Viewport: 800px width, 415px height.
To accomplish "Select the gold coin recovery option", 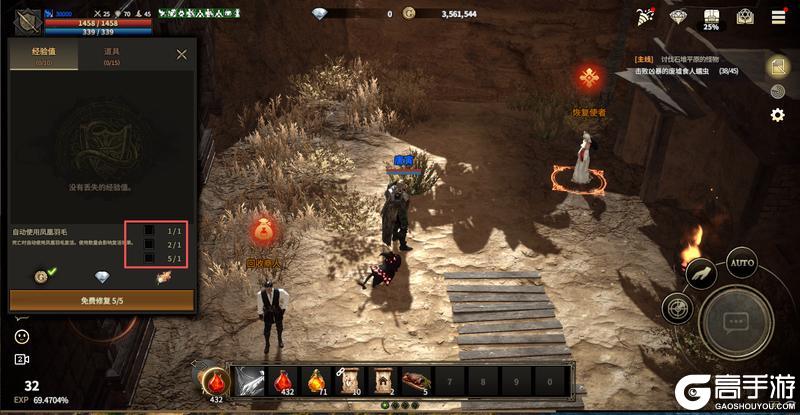I will pos(41,276).
